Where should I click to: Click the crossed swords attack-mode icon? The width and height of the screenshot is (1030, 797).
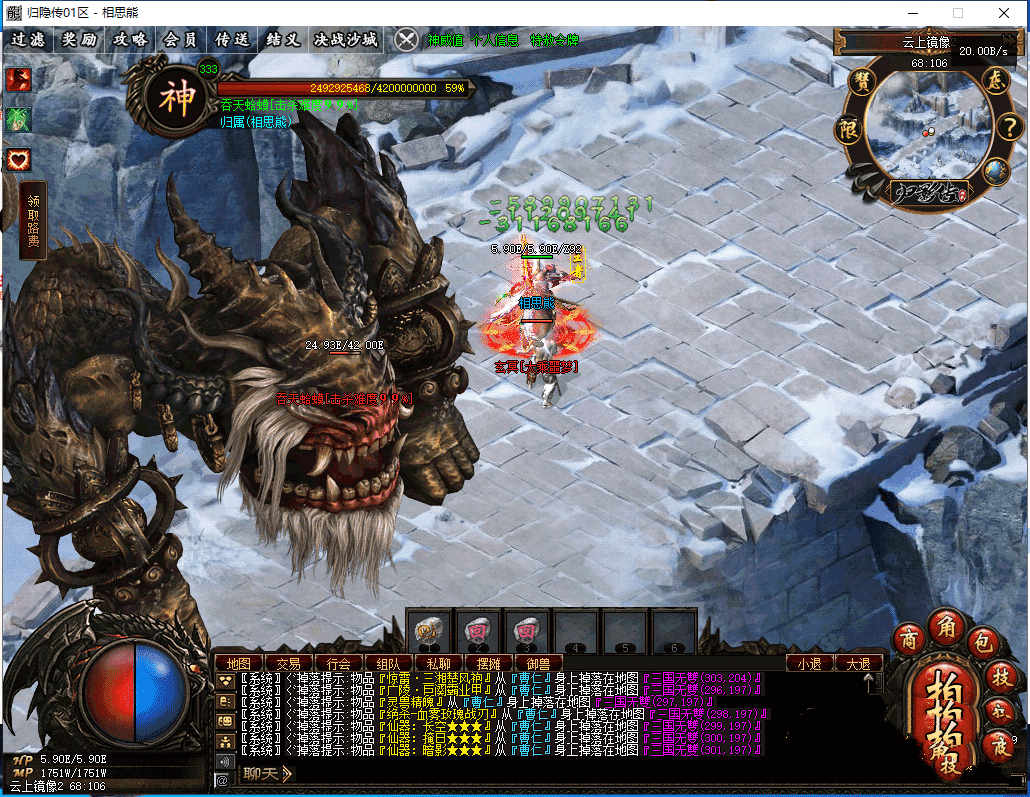click(x=406, y=40)
